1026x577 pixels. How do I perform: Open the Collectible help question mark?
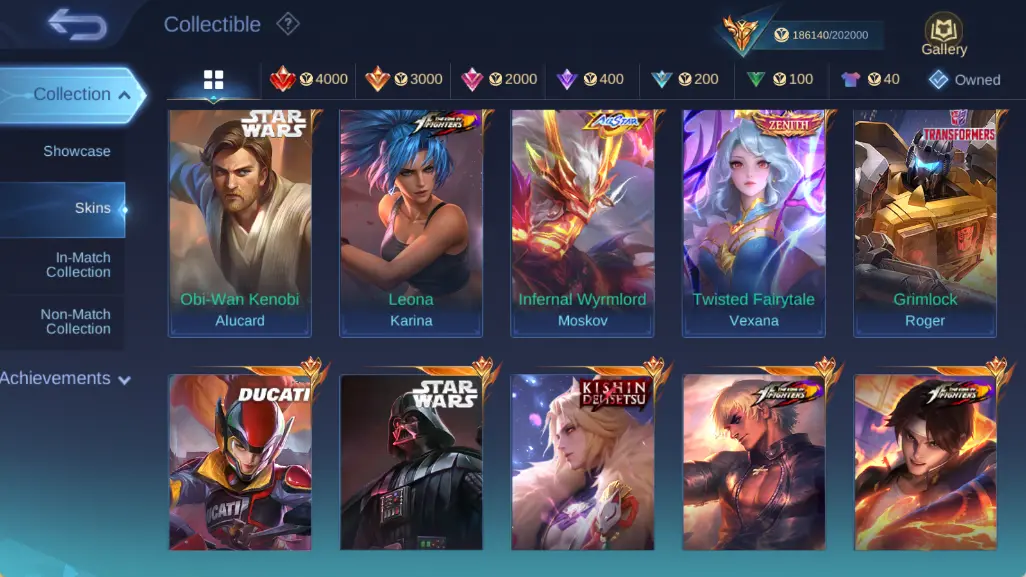click(x=288, y=24)
